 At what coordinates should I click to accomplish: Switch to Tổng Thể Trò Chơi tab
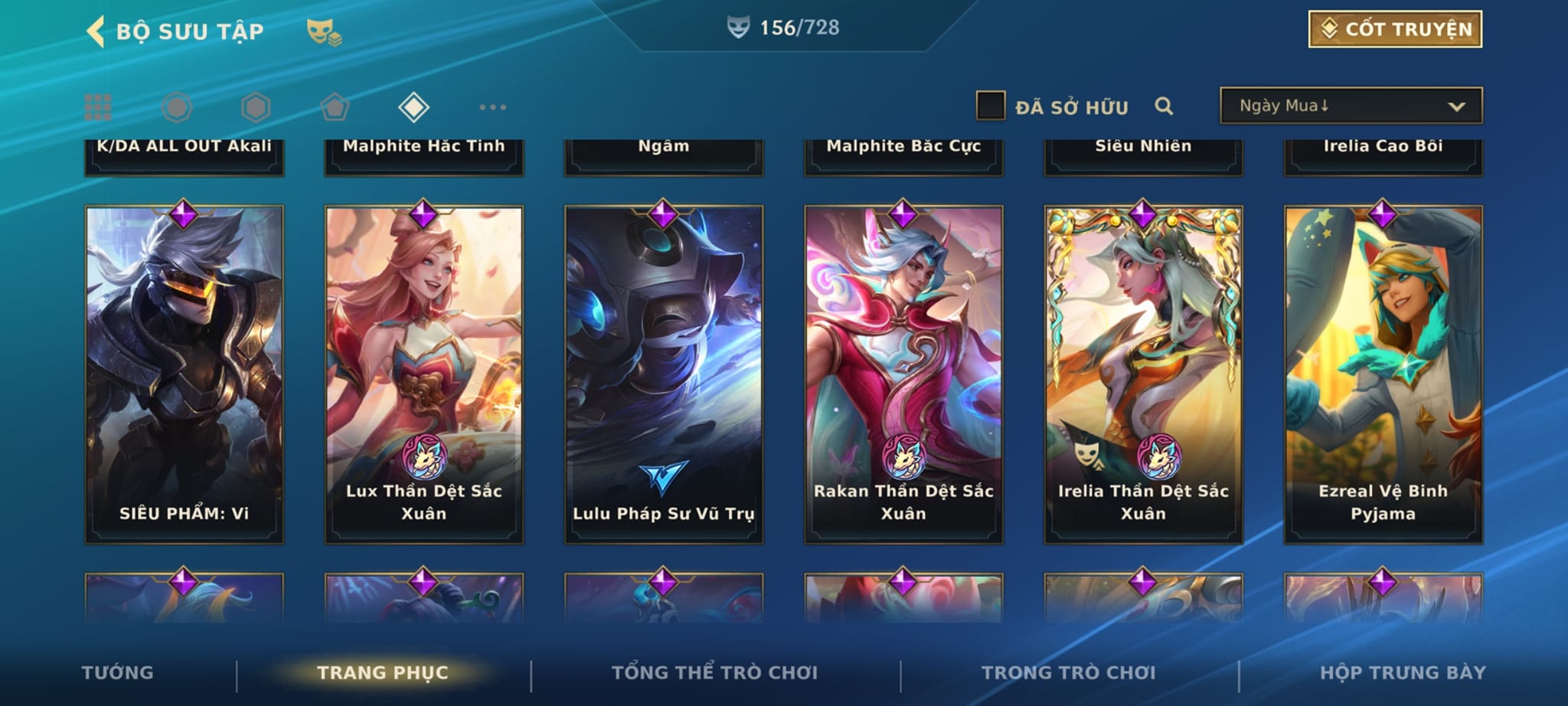[714, 672]
